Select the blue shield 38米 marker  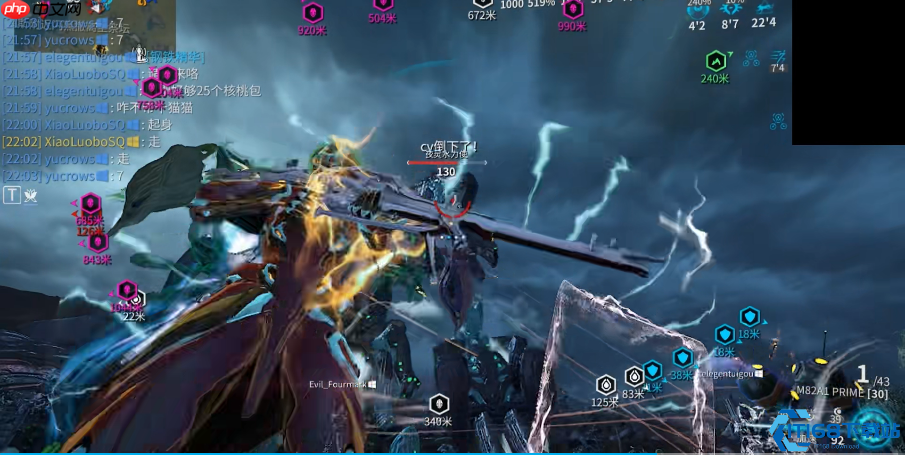(x=683, y=358)
